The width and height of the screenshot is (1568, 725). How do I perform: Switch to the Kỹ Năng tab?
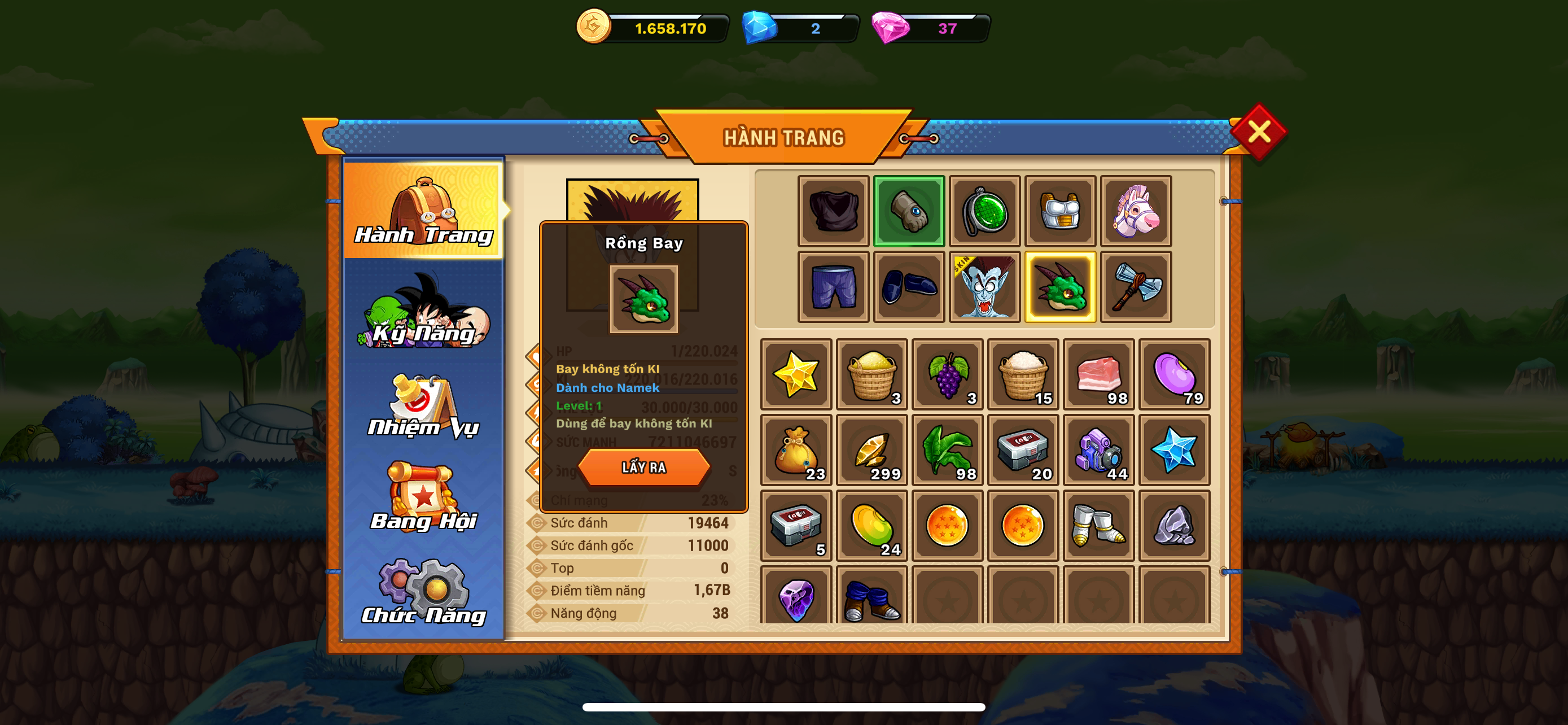click(x=424, y=312)
